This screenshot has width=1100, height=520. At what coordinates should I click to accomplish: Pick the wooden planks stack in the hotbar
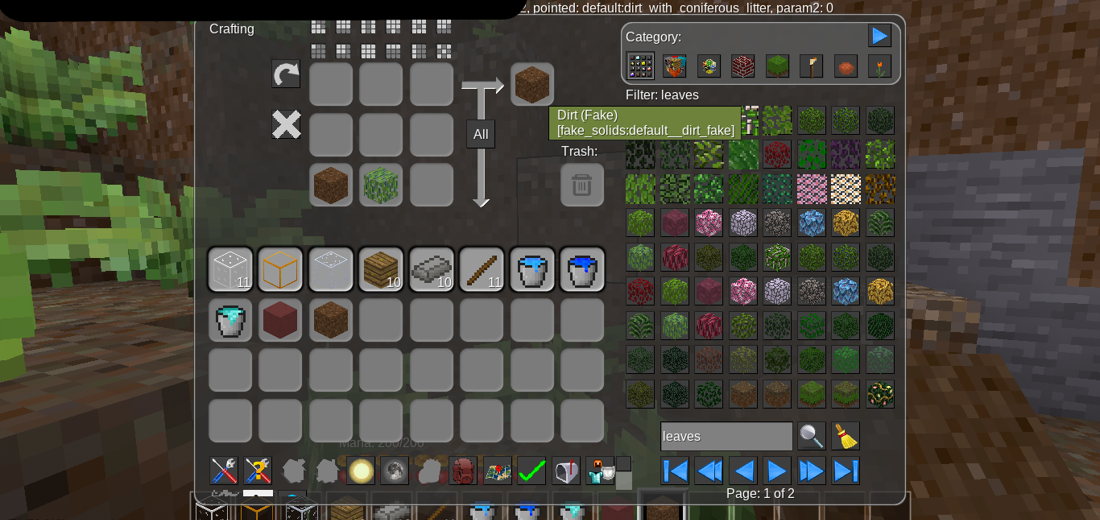[381, 270]
